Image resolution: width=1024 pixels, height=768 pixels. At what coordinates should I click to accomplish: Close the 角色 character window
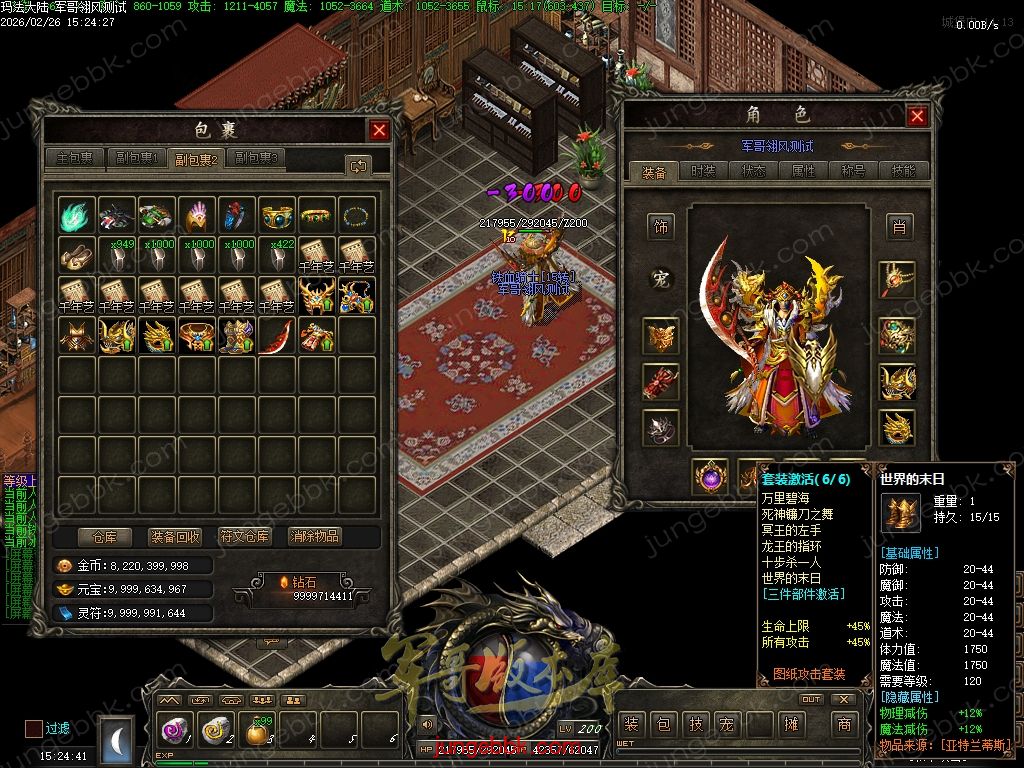[917, 116]
